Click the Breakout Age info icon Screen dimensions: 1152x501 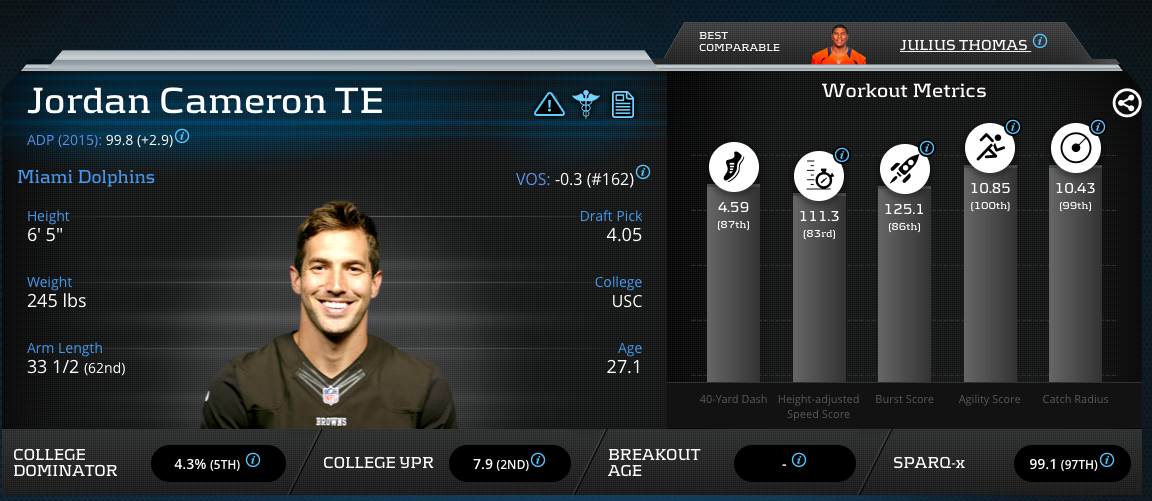point(798,461)
